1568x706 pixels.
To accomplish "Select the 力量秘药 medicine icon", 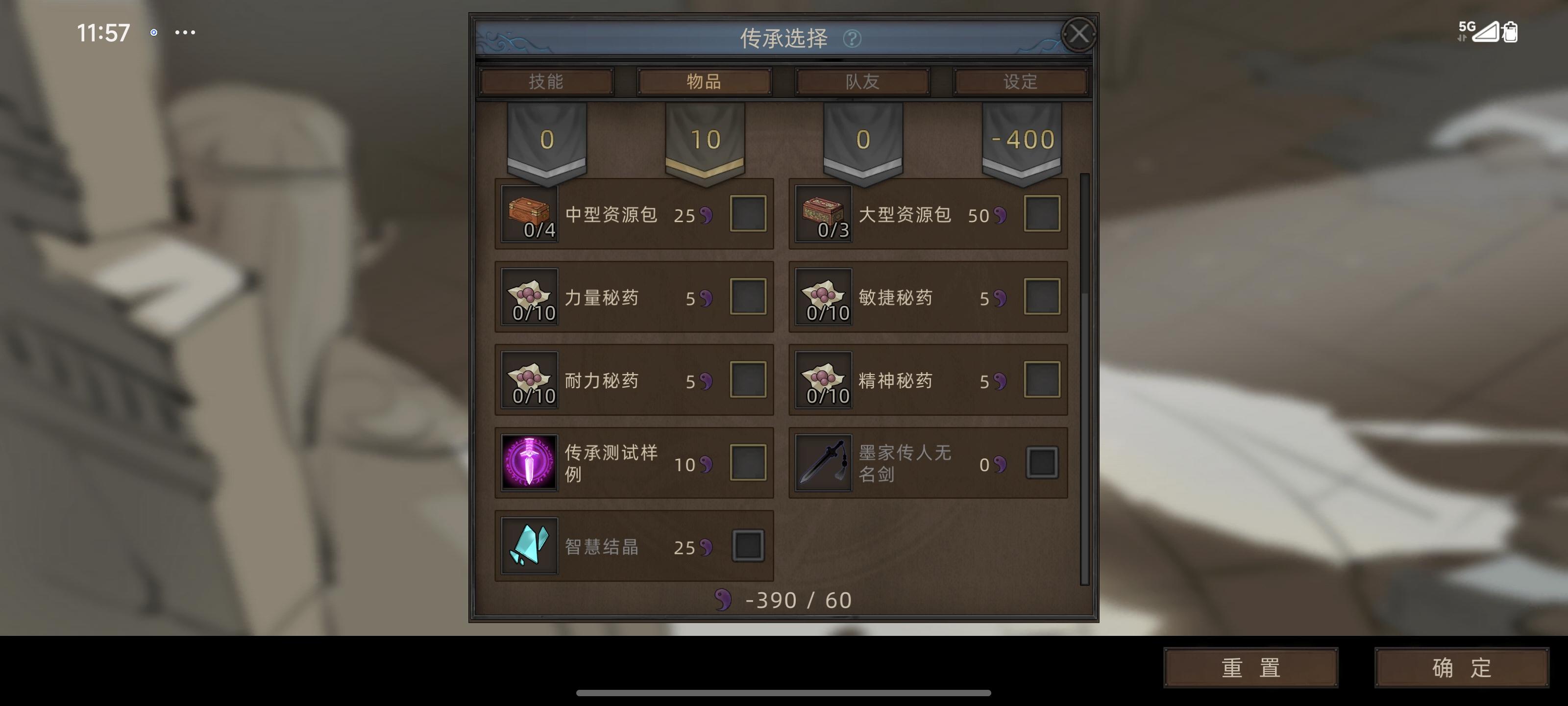I will (529, 297).
